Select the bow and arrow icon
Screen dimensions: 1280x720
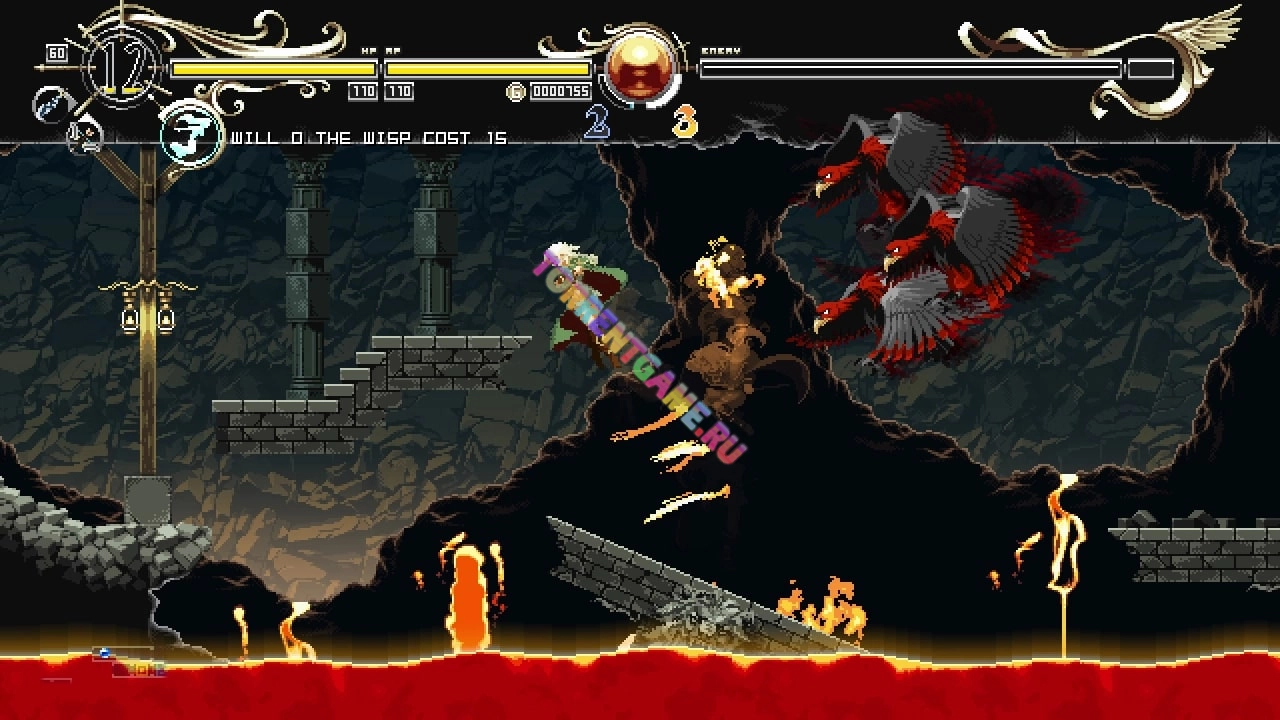tap(84, 136)
